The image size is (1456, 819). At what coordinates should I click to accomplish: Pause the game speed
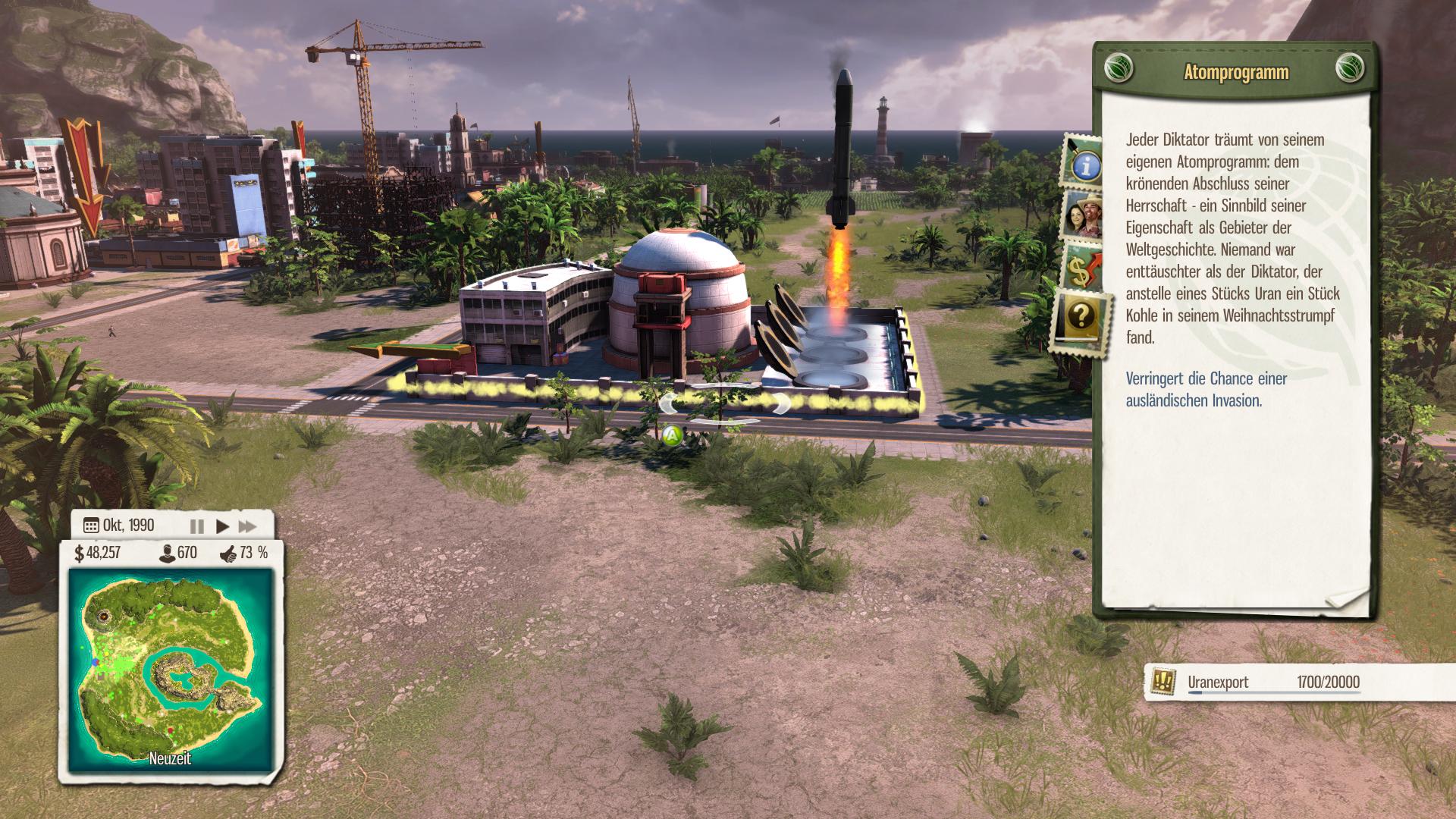[x=196, y=526]
